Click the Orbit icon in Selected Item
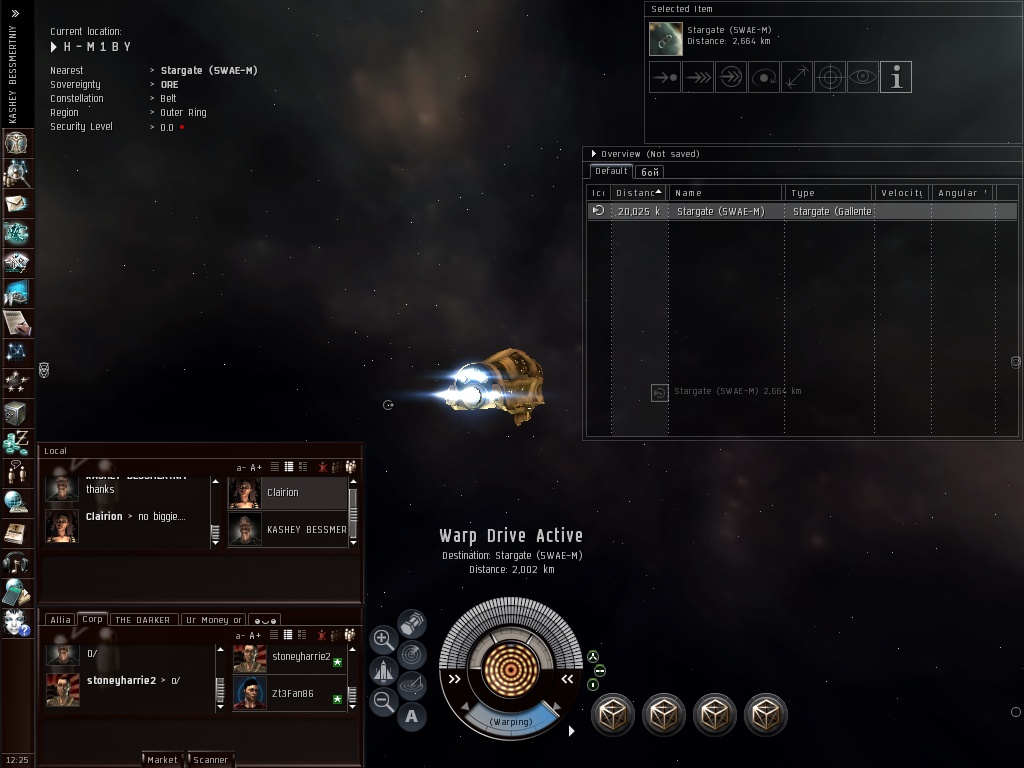The image size is (1024, 768). (x=764, y=77)
